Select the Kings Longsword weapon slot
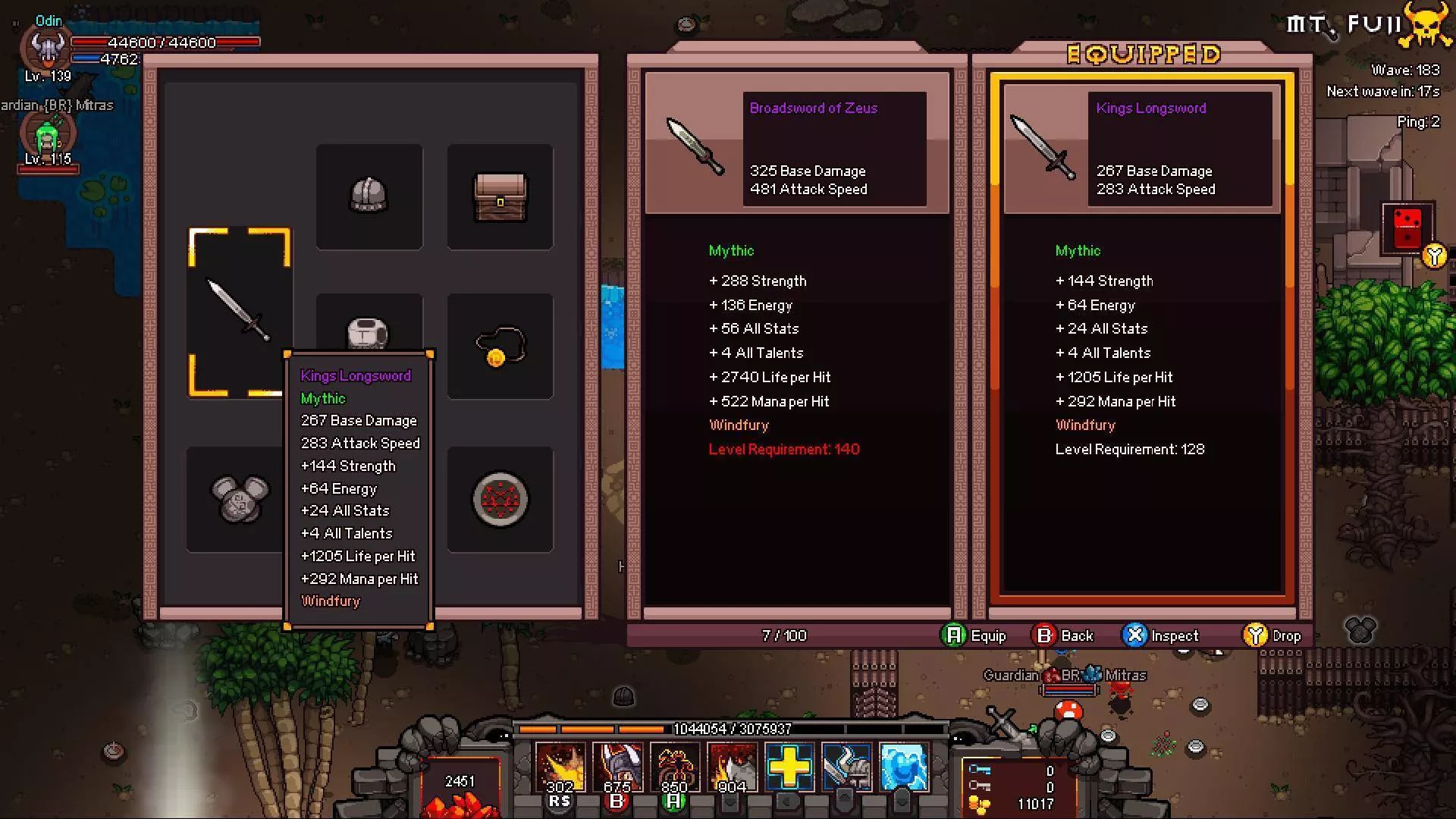The width and height of the screenshot is (1456, 819). click(240, 312)
